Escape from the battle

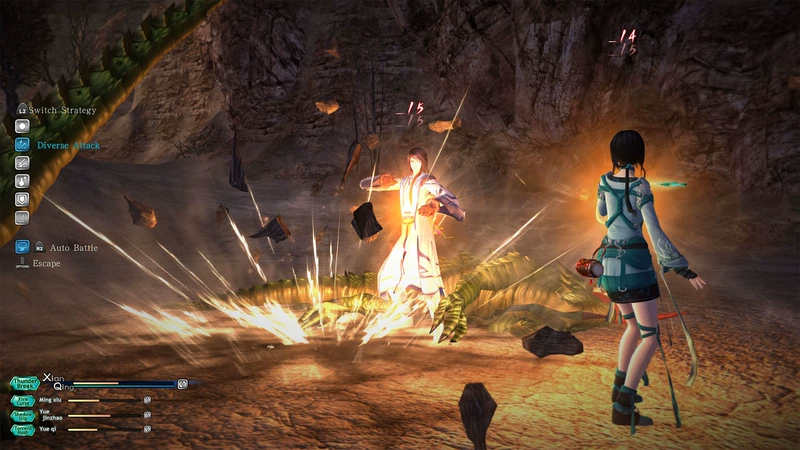point(22,263)
